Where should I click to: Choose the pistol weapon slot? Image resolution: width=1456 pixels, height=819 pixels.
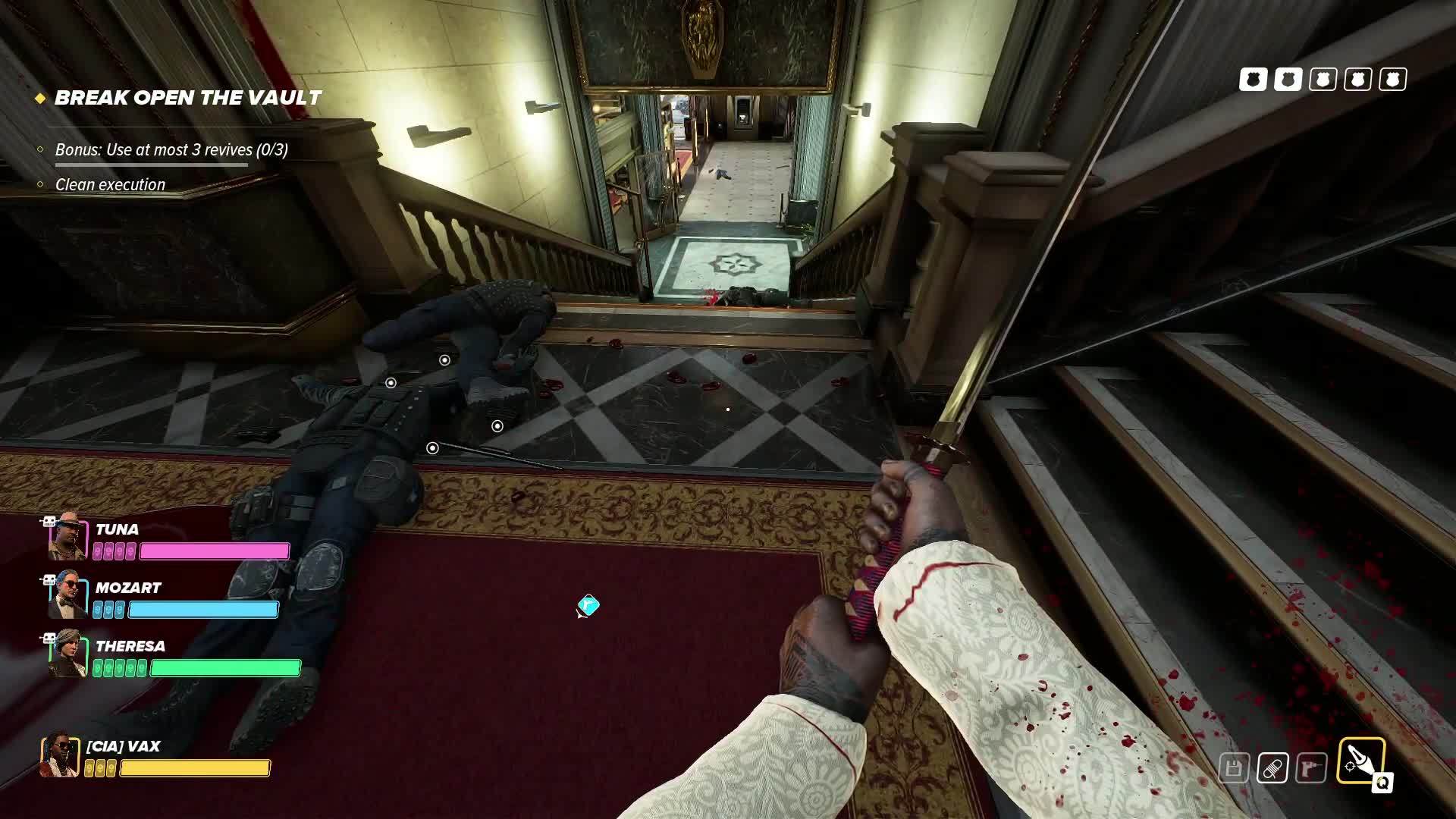coord(1311,768)
